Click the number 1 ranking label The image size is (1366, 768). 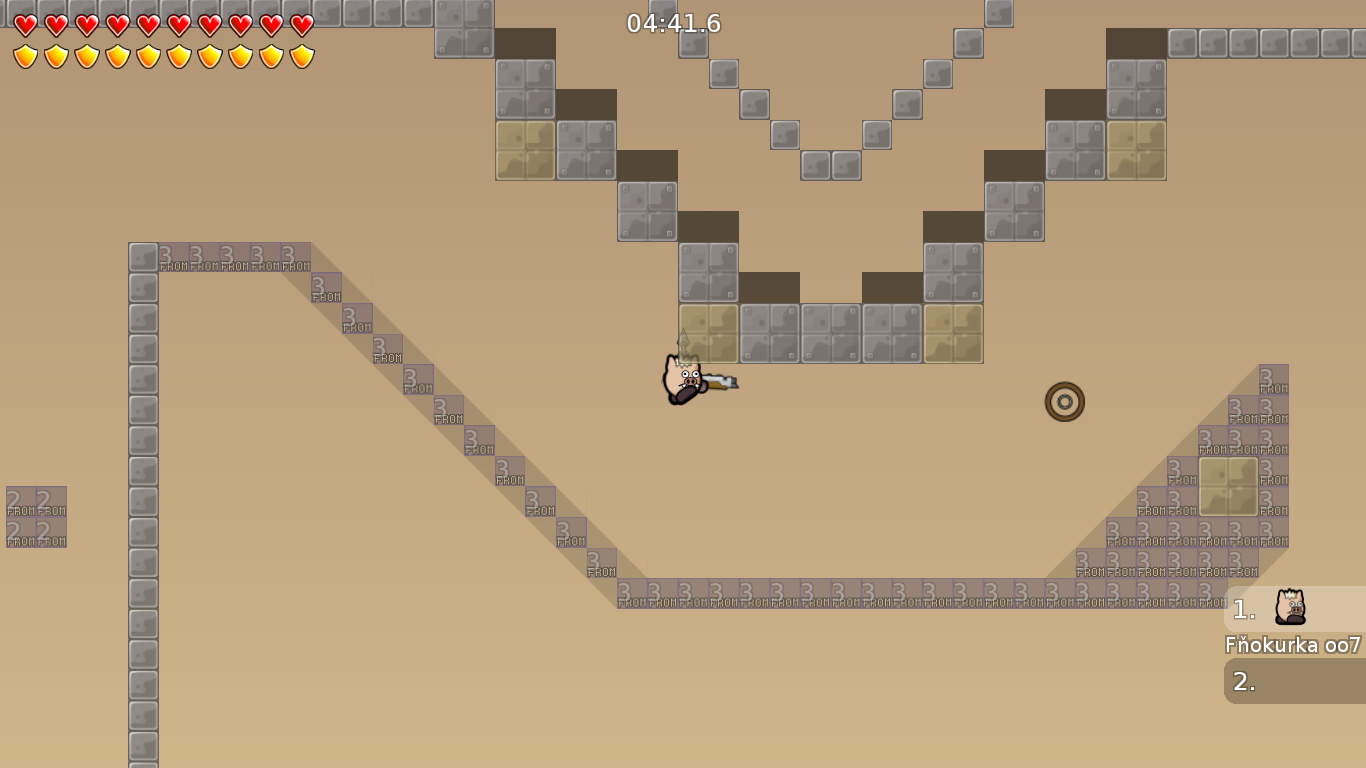point(1243,608)
